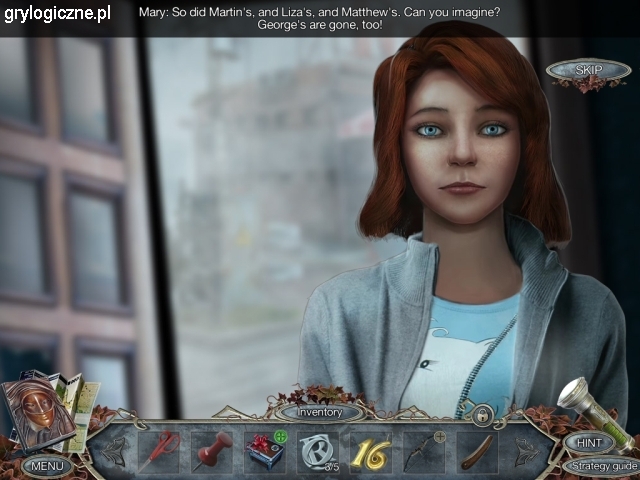This screenshot has height=480, width=640.
Task: Pick the bow item in inventory
Action: 424,450
